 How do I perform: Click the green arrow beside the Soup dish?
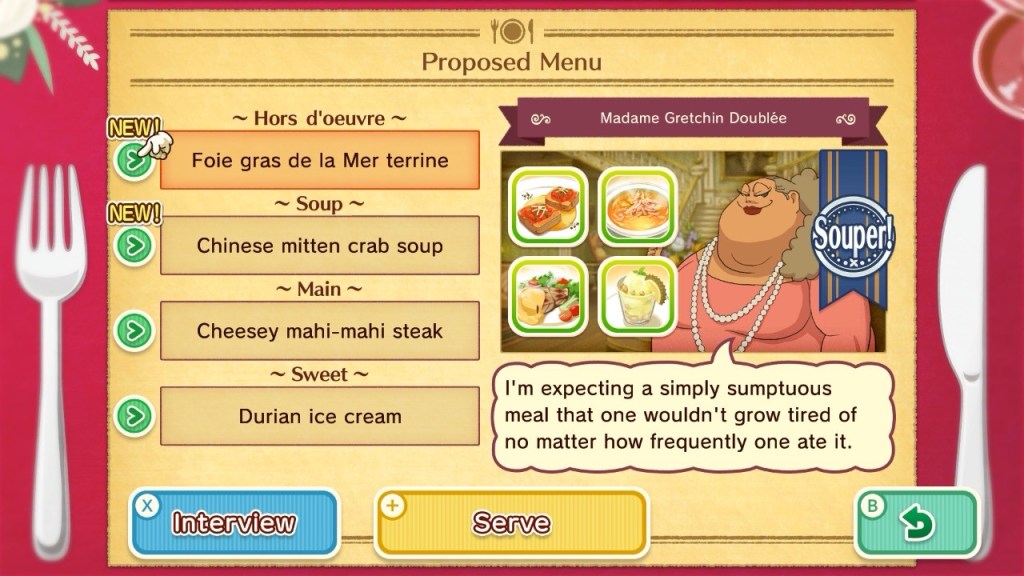click(134, 245)
